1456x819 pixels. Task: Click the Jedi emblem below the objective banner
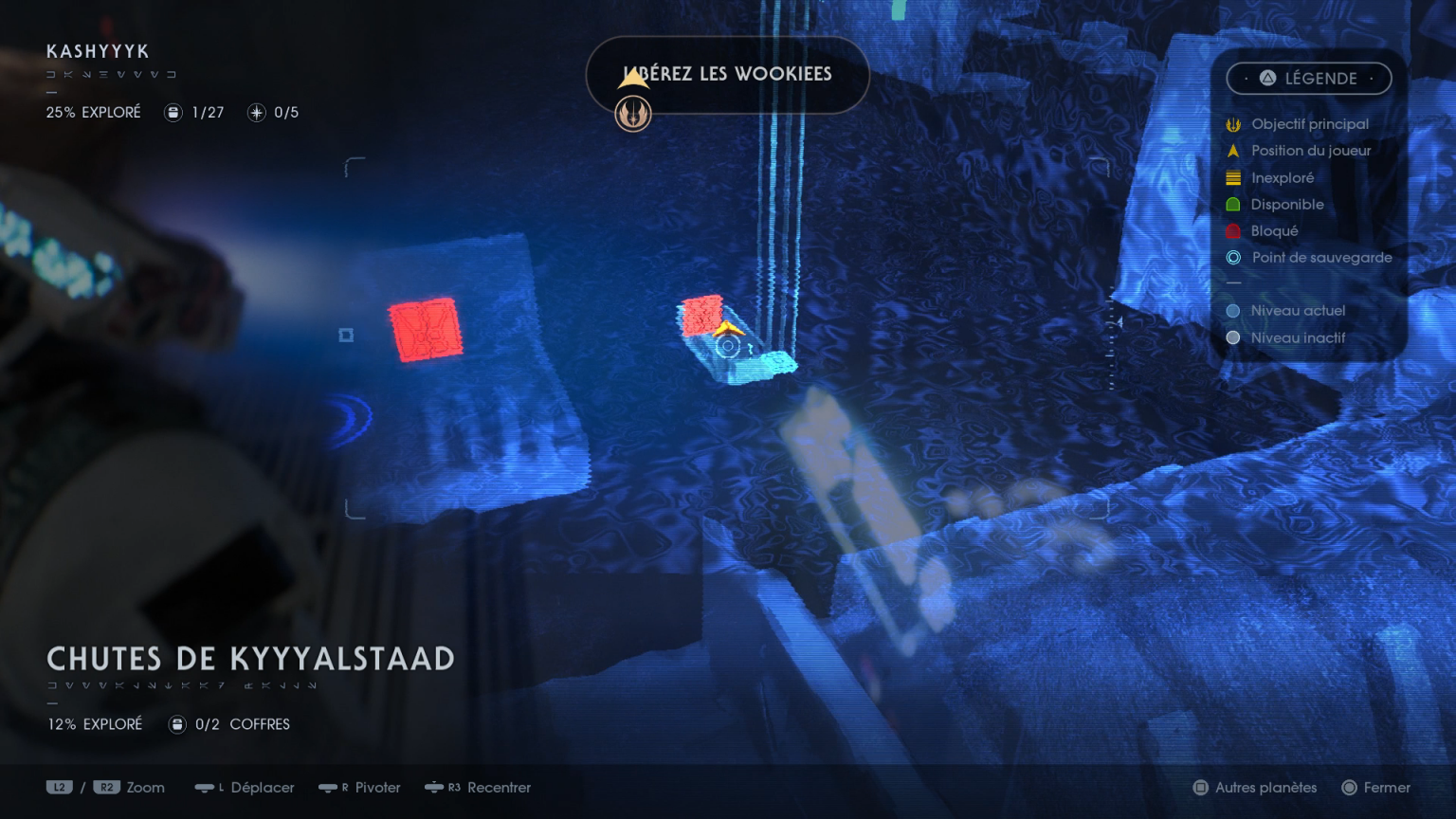pyautogui.click(x=633, y=114)
